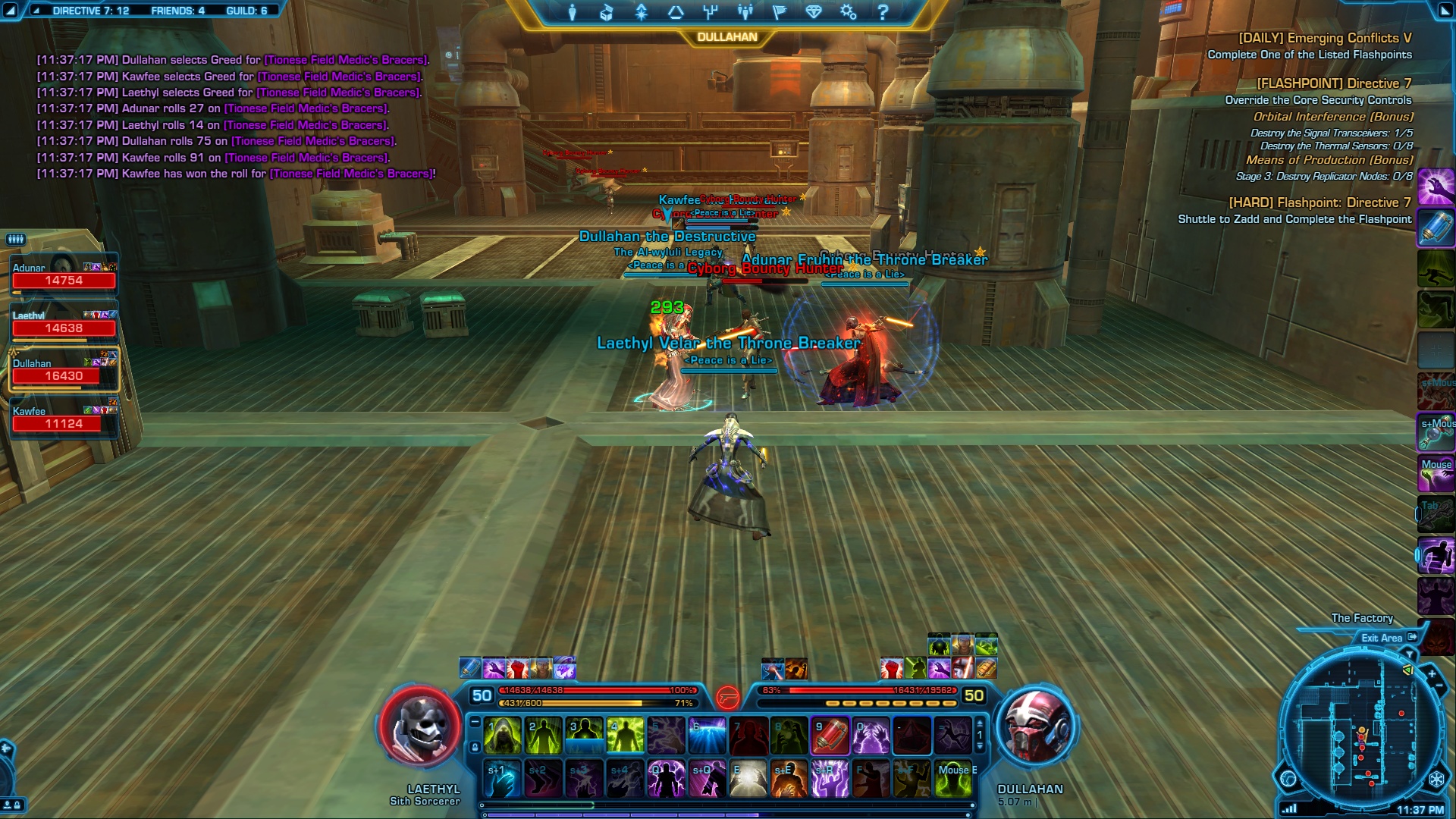Open the world map globe button

[1288, 779]
